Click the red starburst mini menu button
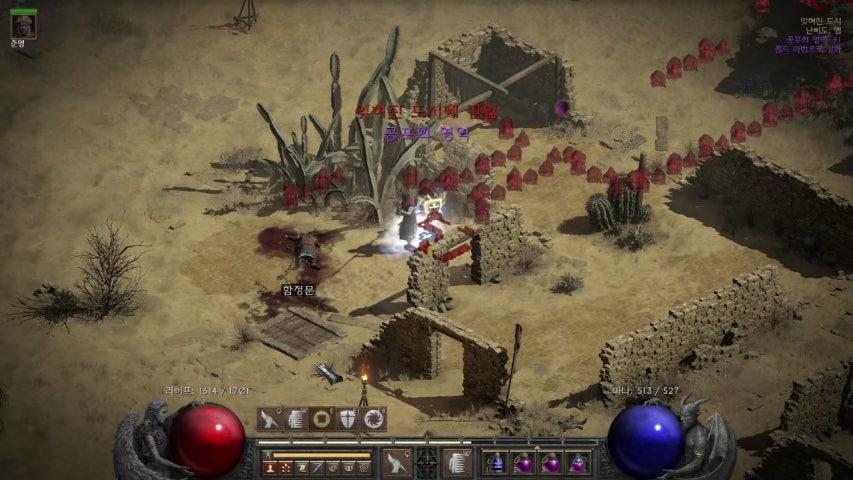The height and width of the screenshot is (480, 853). [x=286, y=467]
